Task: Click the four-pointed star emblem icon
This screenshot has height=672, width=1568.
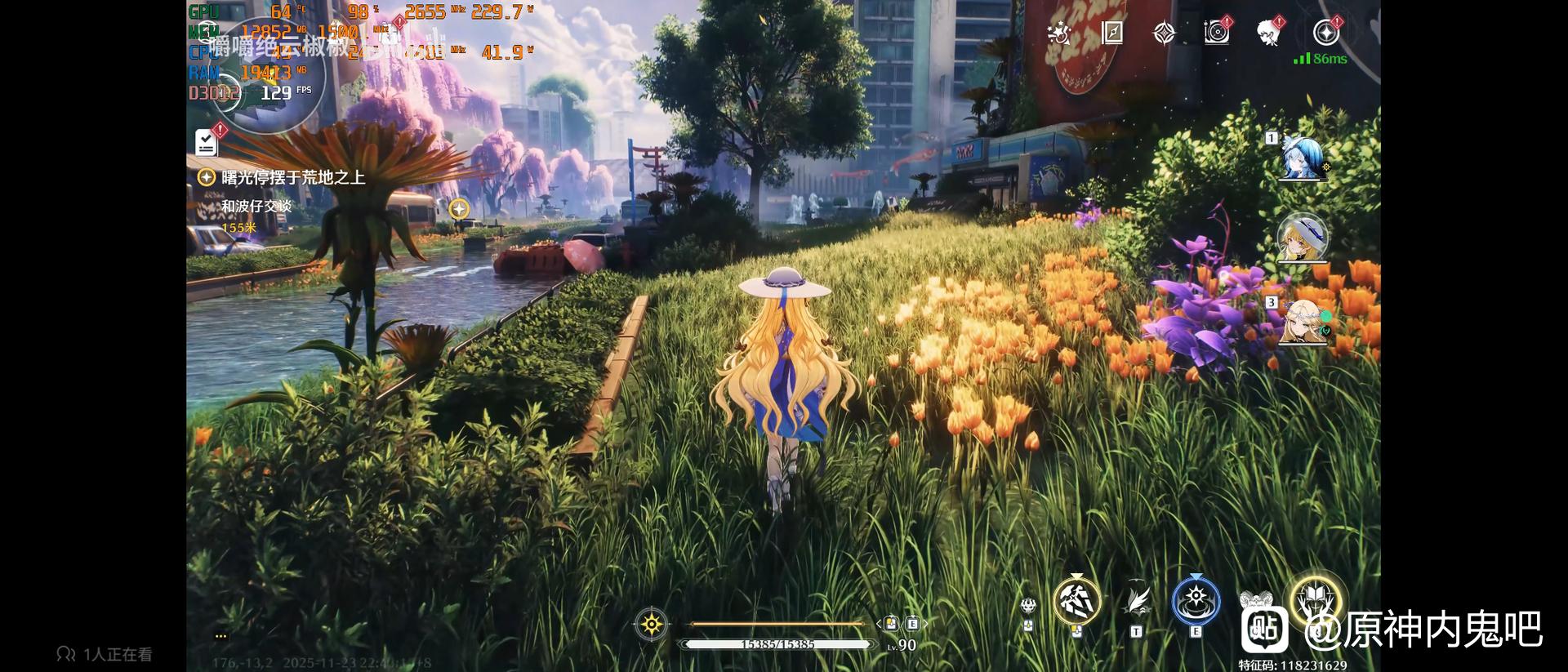Action: (x=1164, y=33)
